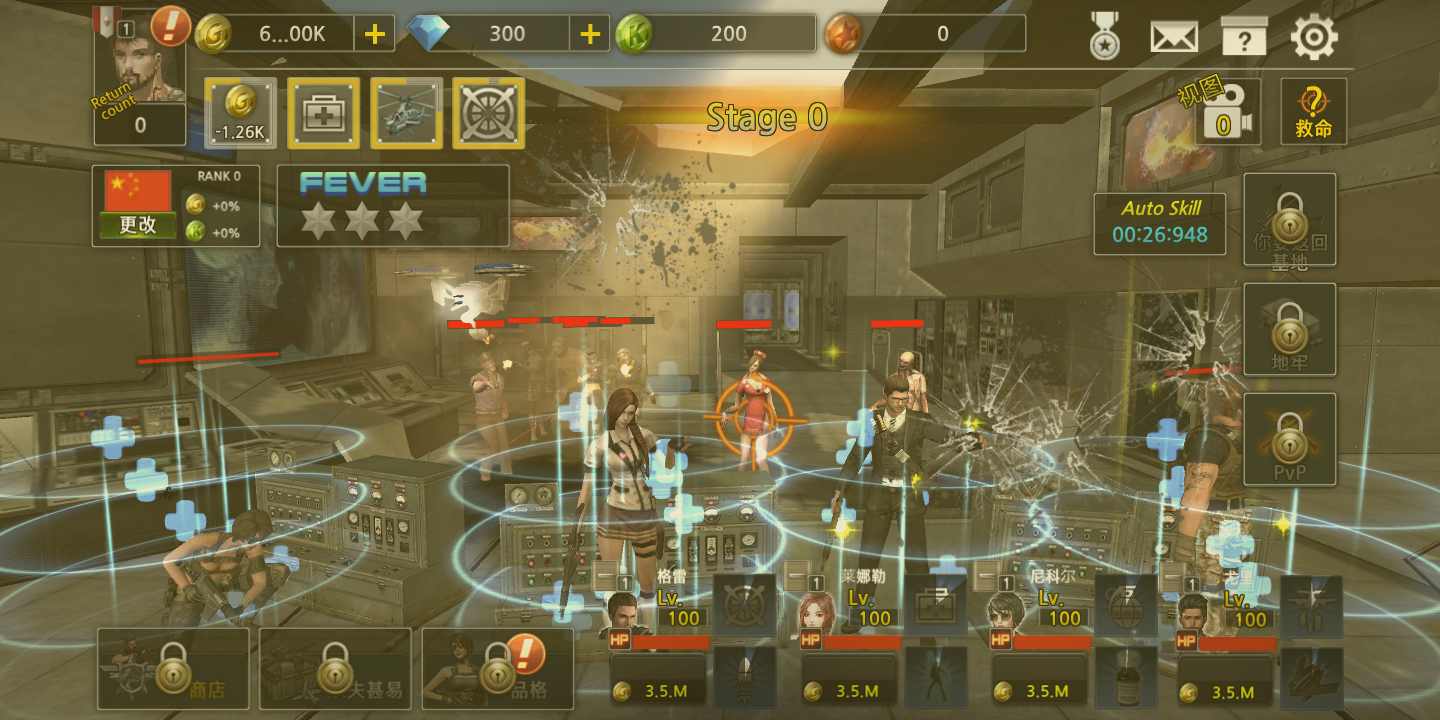
Task: Select the locked PvP mode entry
Action: [x=1290, y=438]
